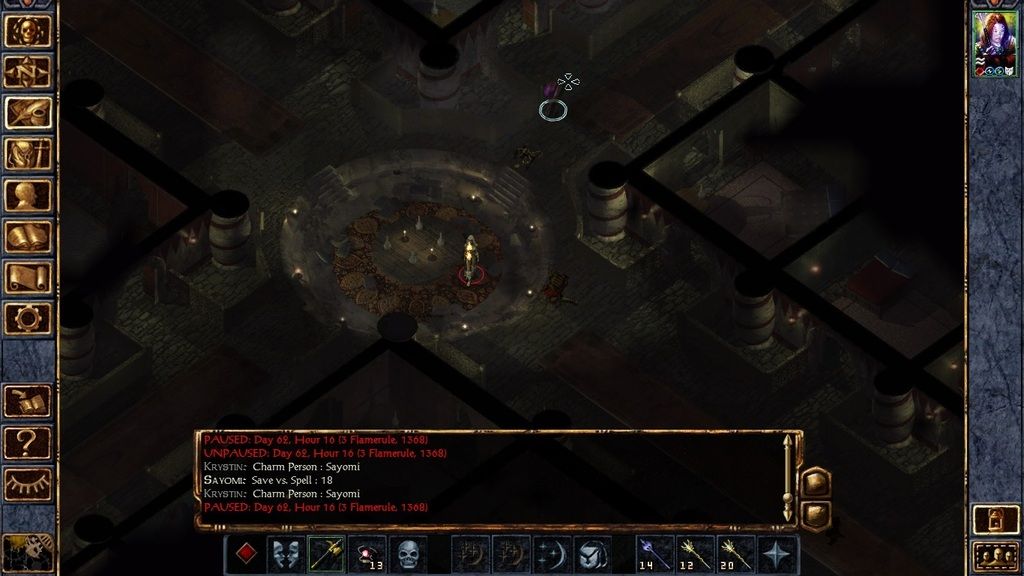Select the equipped halberd weapon slot
This screenshot has width=1024, height=576.
point(327,554)
